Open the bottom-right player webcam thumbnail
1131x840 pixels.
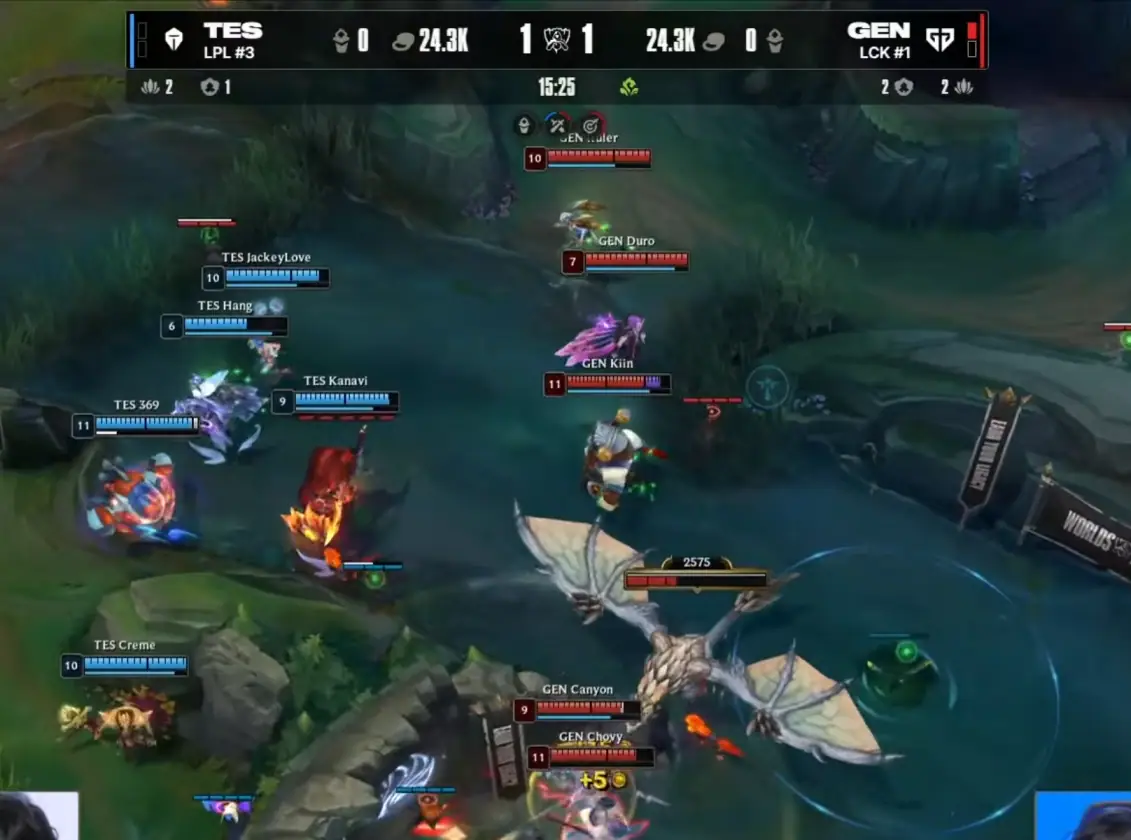tap(1084, 816)
